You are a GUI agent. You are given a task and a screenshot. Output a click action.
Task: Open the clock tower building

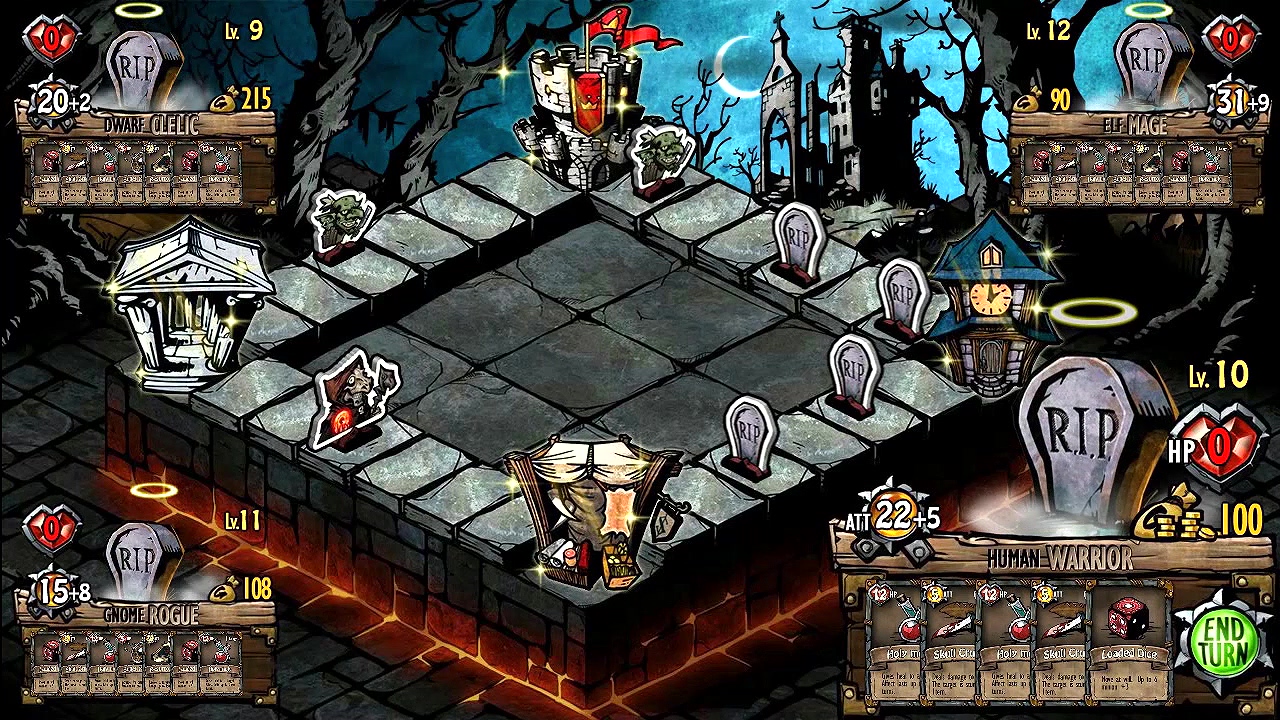(990, 300)
